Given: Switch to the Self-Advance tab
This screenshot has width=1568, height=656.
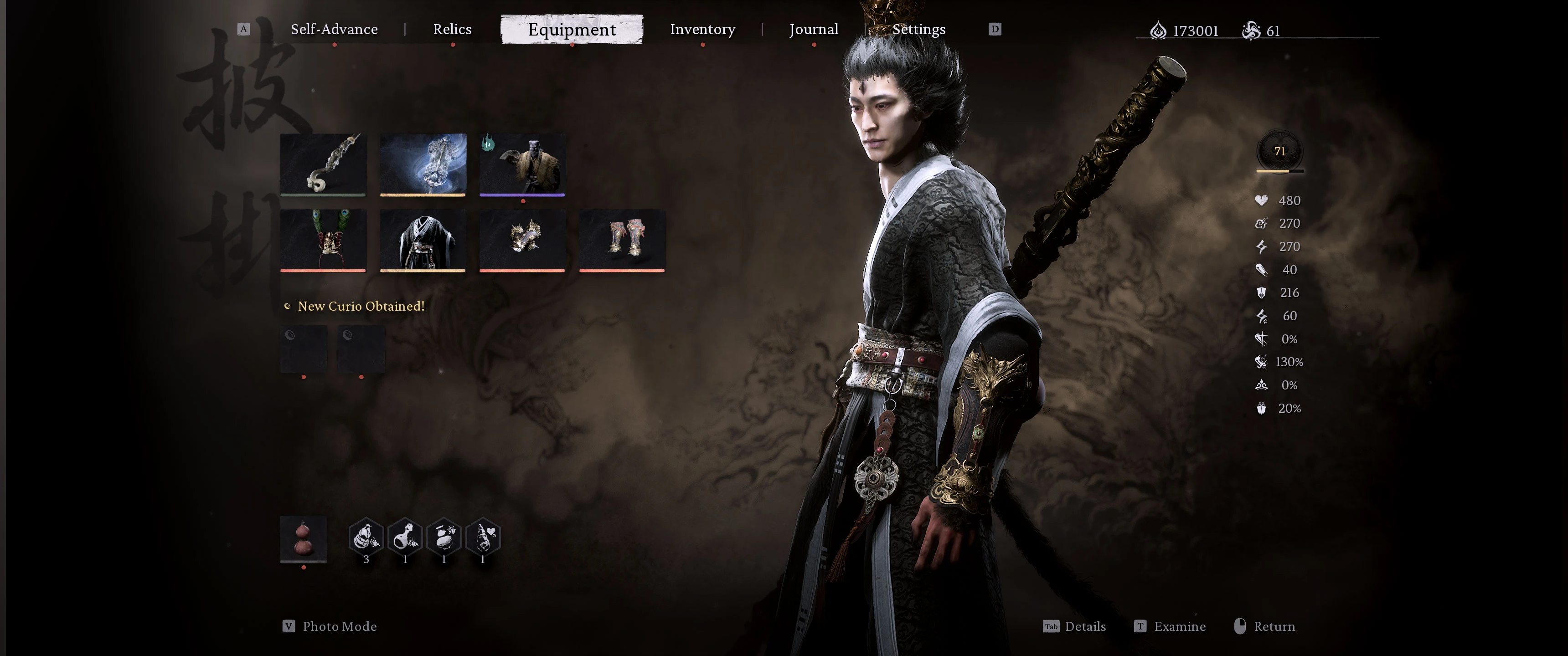Looking at the screenshot, I should tap(334, 29).
